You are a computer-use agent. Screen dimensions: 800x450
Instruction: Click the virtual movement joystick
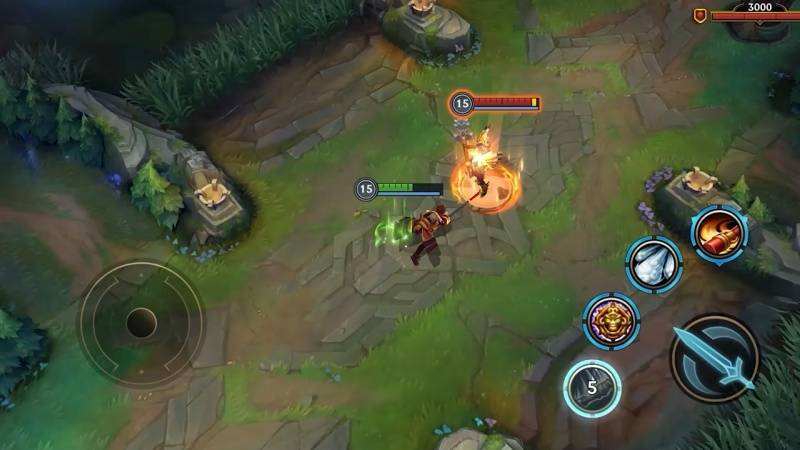point(141,323)
